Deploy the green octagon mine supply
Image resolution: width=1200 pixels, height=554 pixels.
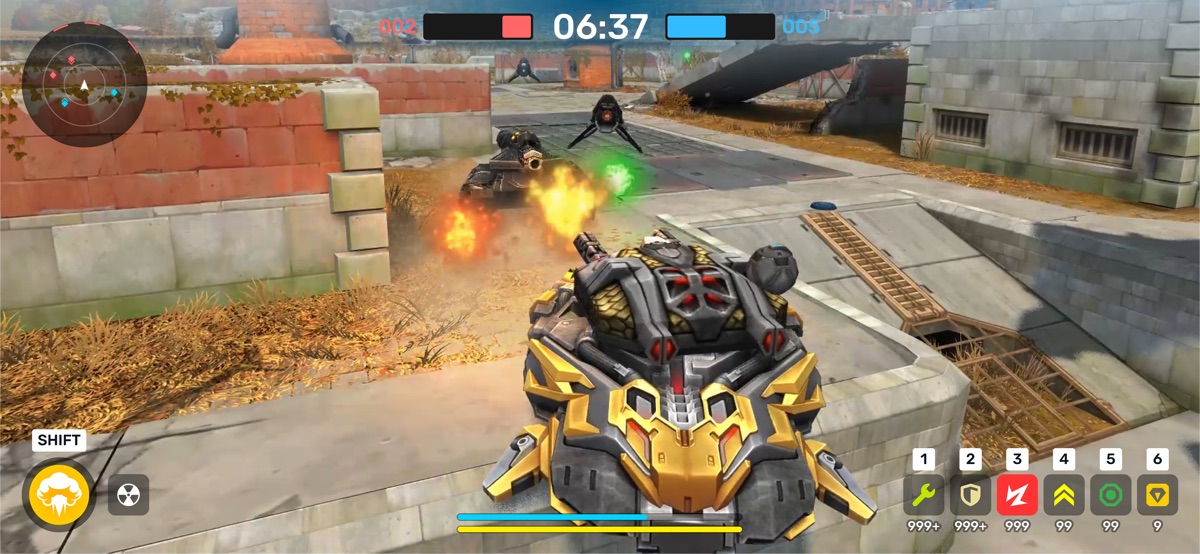(1110, 494)
